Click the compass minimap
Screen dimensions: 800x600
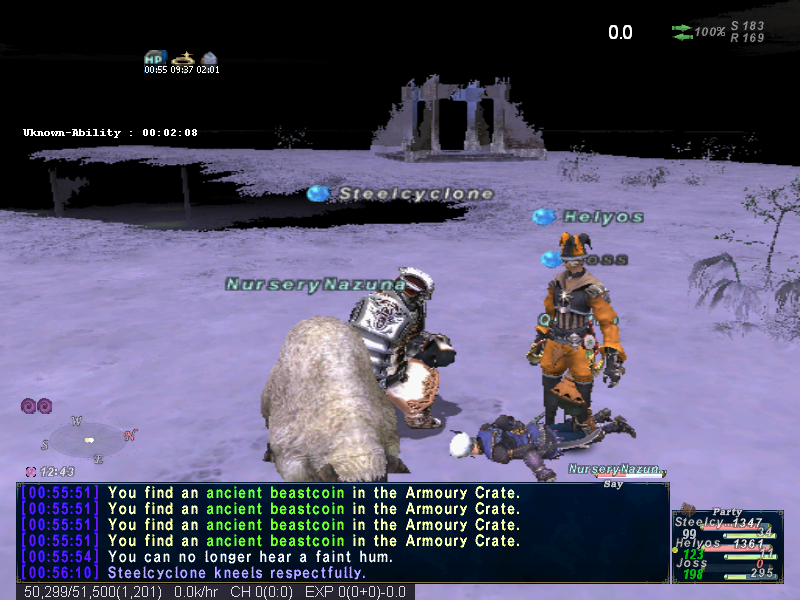coord(90,438)
